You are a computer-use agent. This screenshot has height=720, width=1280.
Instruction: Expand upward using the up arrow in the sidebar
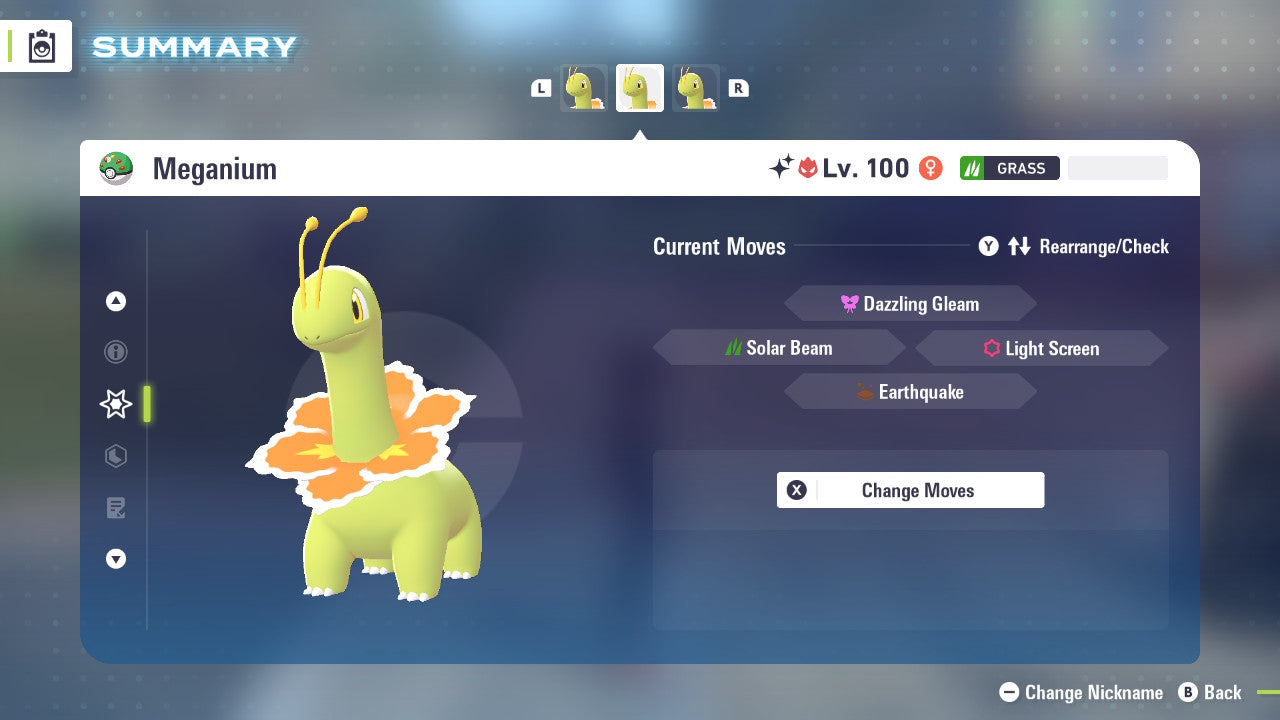(115, 300)
